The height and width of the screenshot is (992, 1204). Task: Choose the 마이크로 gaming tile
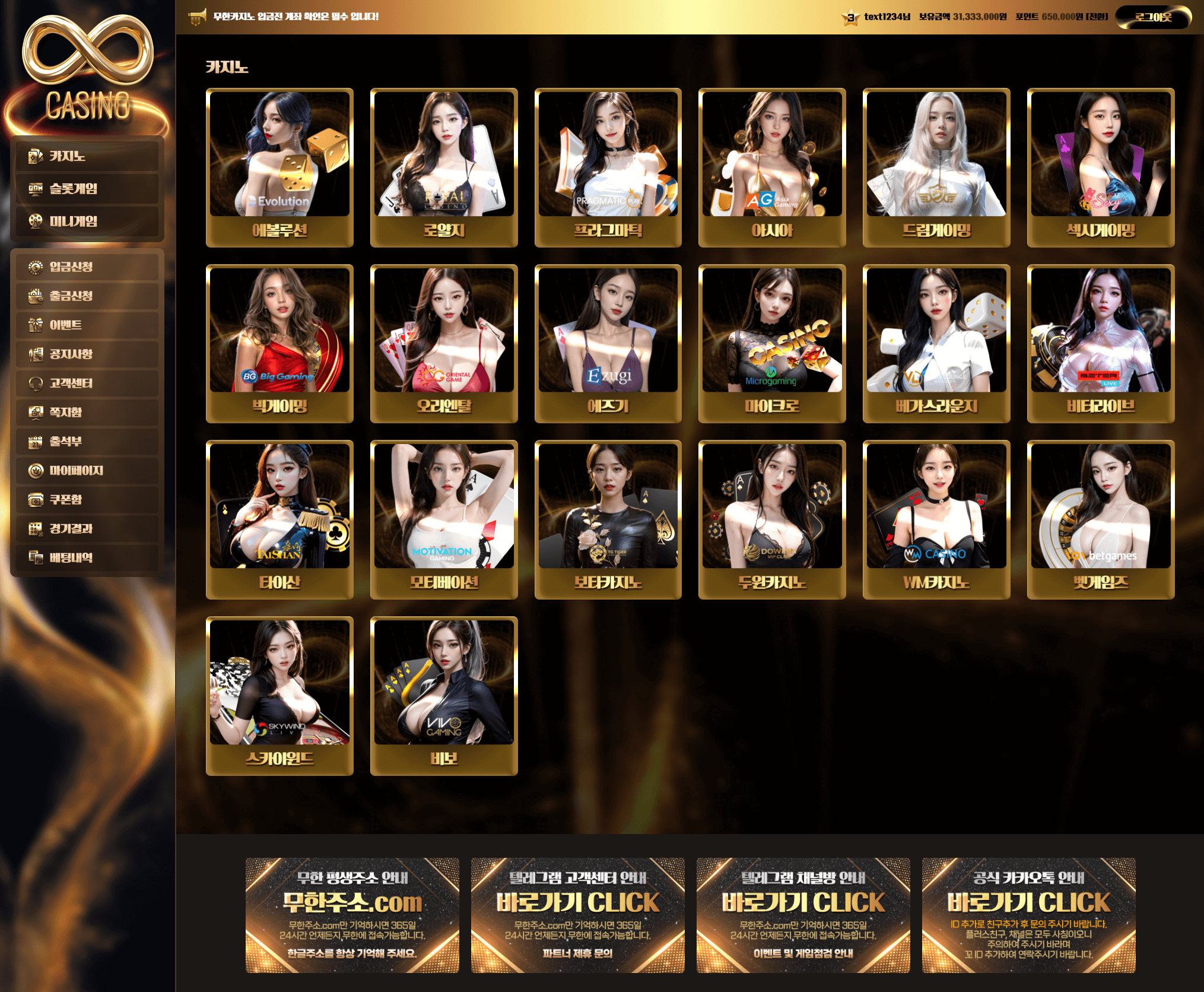(772, 343)
